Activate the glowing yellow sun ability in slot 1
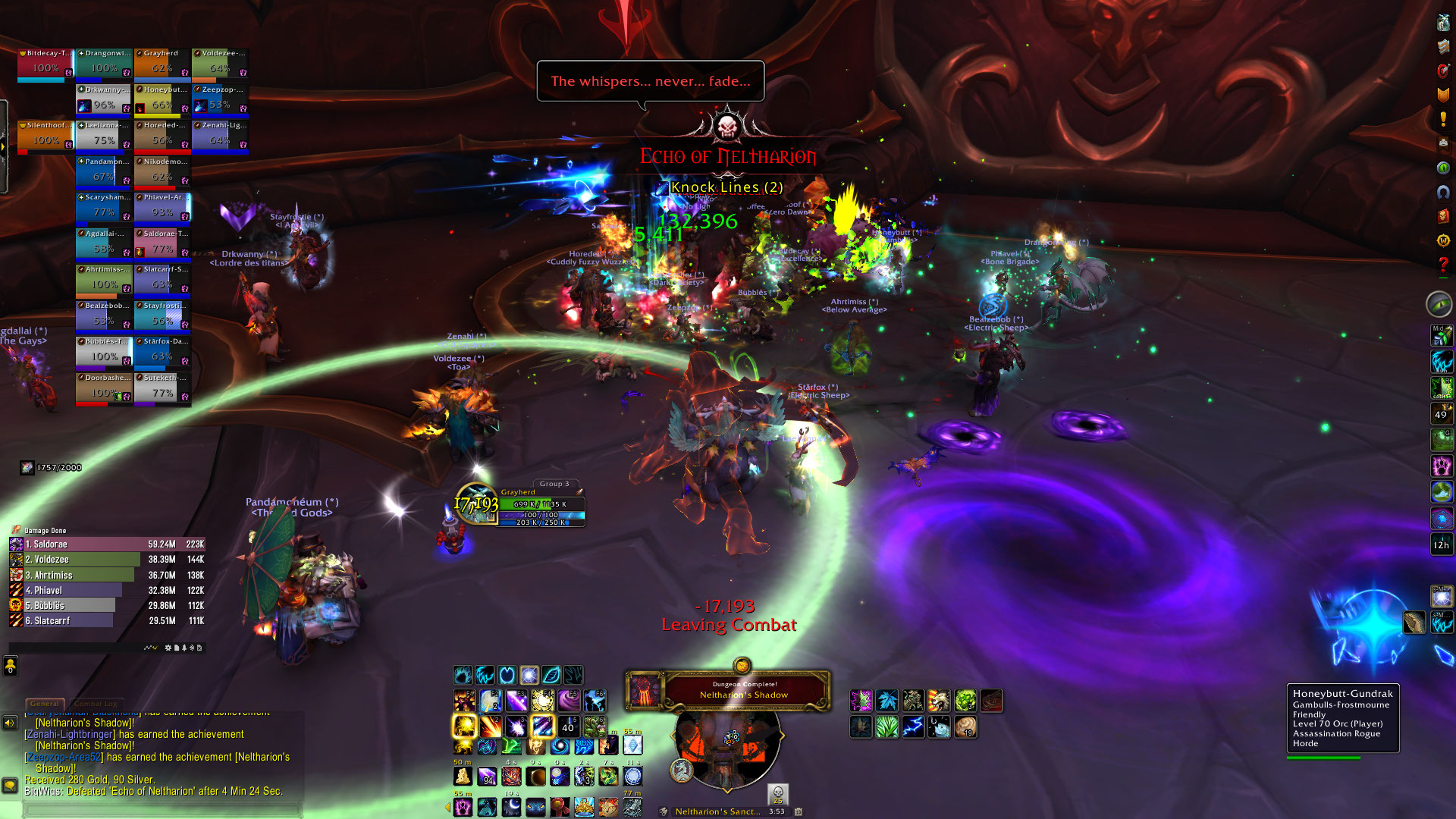 pos(464,726)
